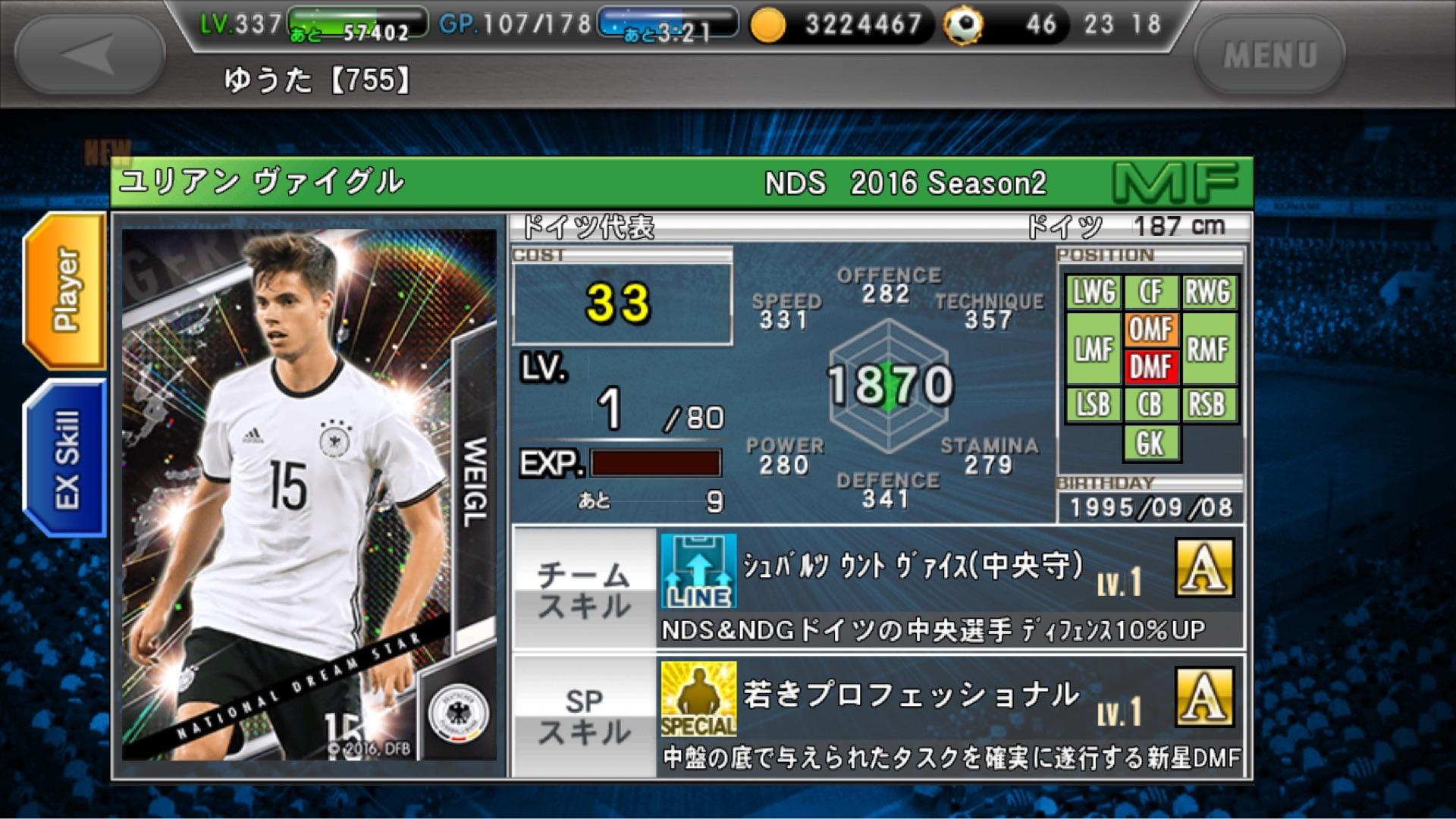Go back with the arrow button
The width and height of the screenshot is (1456, 819).
click(x=89, y=55)
